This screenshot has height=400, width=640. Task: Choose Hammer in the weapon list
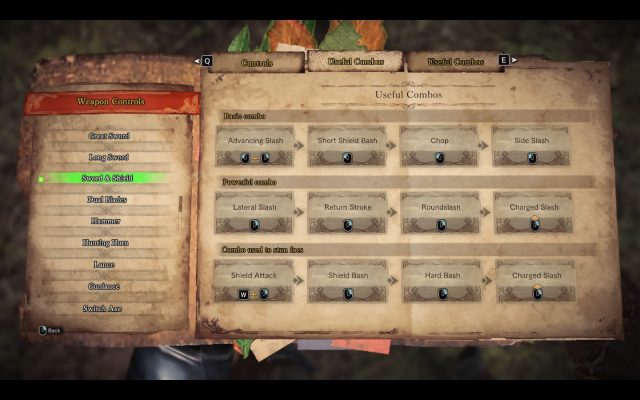click(x=107, y=221)
